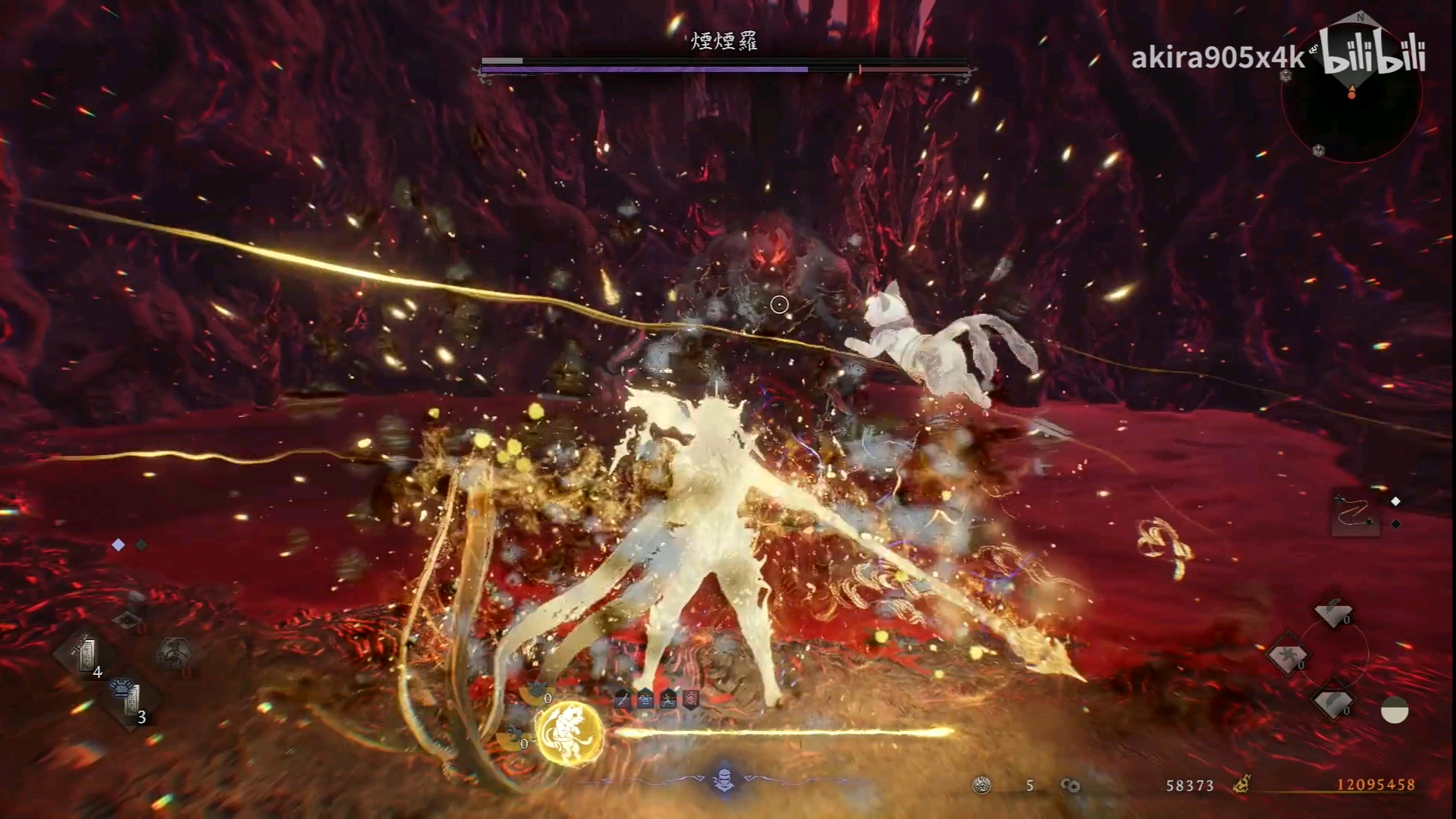The width and height of the screenshot is (1456, 819).
Task: Activate the golden cat guardian spirit icon
Action: tap(570, 733)
